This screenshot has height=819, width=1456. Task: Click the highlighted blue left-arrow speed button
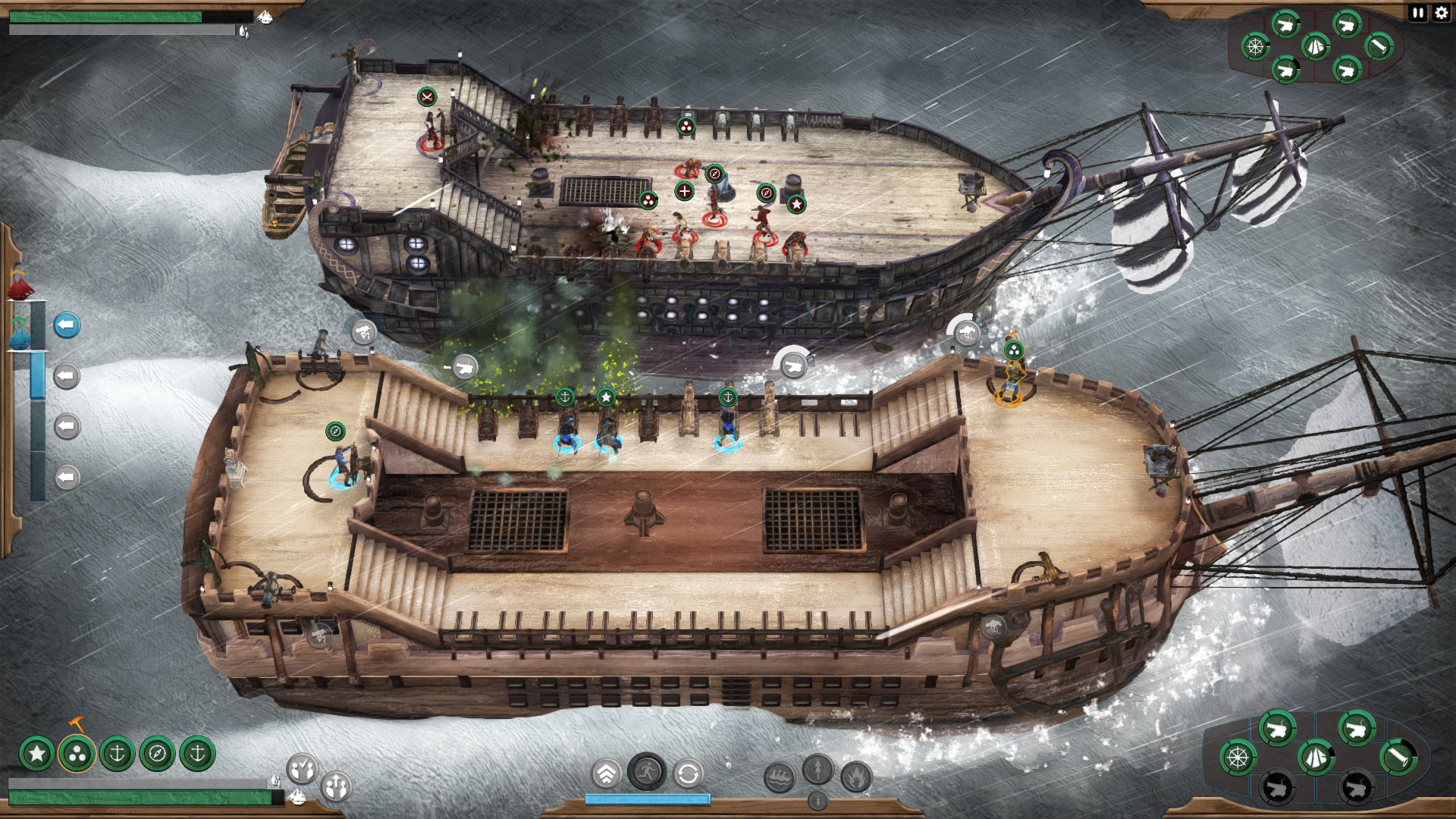(67, 325)
